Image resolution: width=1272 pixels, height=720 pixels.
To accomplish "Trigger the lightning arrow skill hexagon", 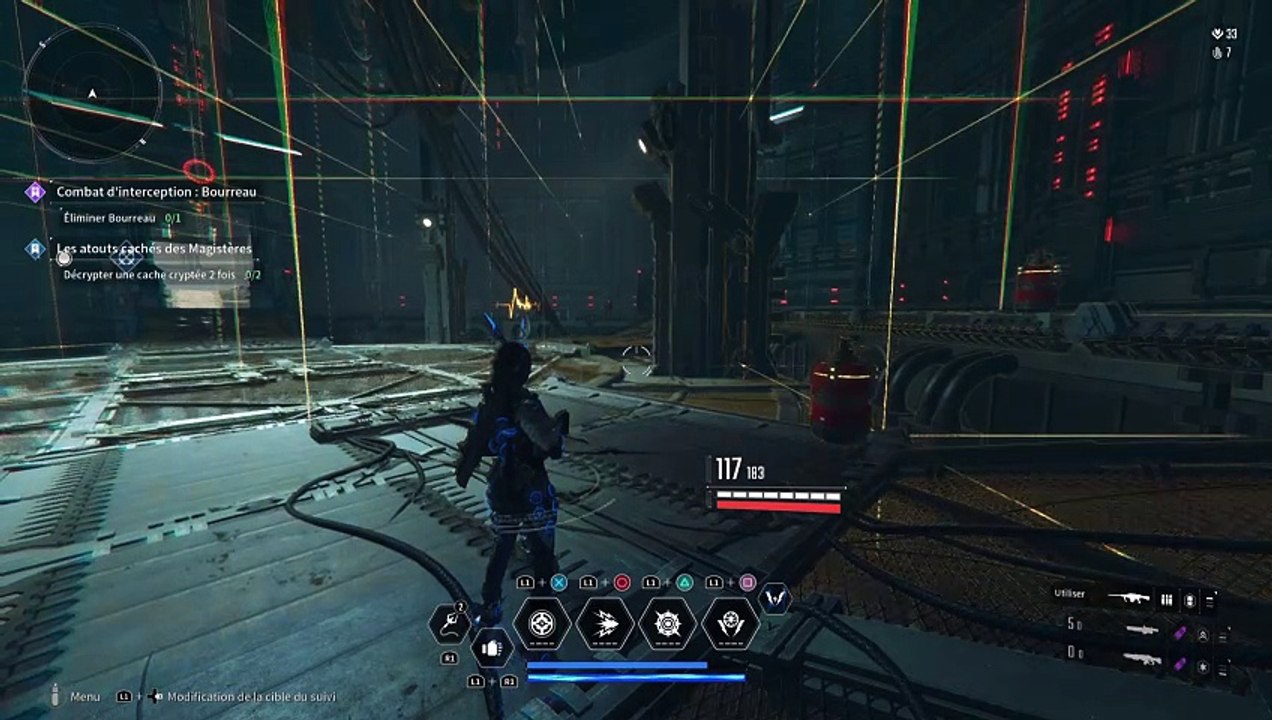I will (605, 624).
